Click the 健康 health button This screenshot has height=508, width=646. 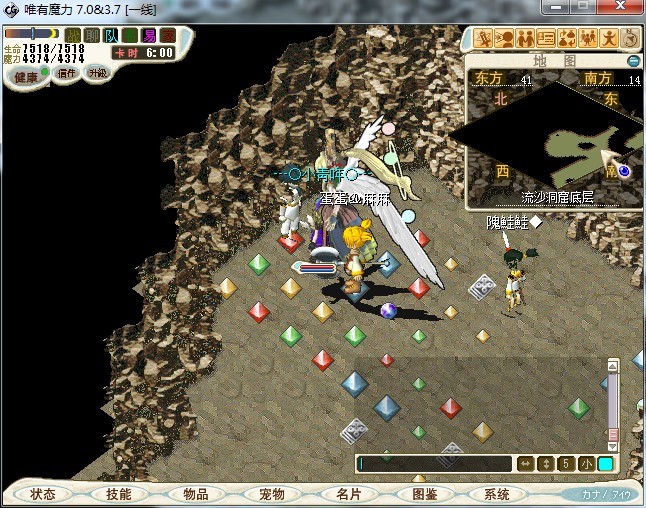click(x=25, y=77)
